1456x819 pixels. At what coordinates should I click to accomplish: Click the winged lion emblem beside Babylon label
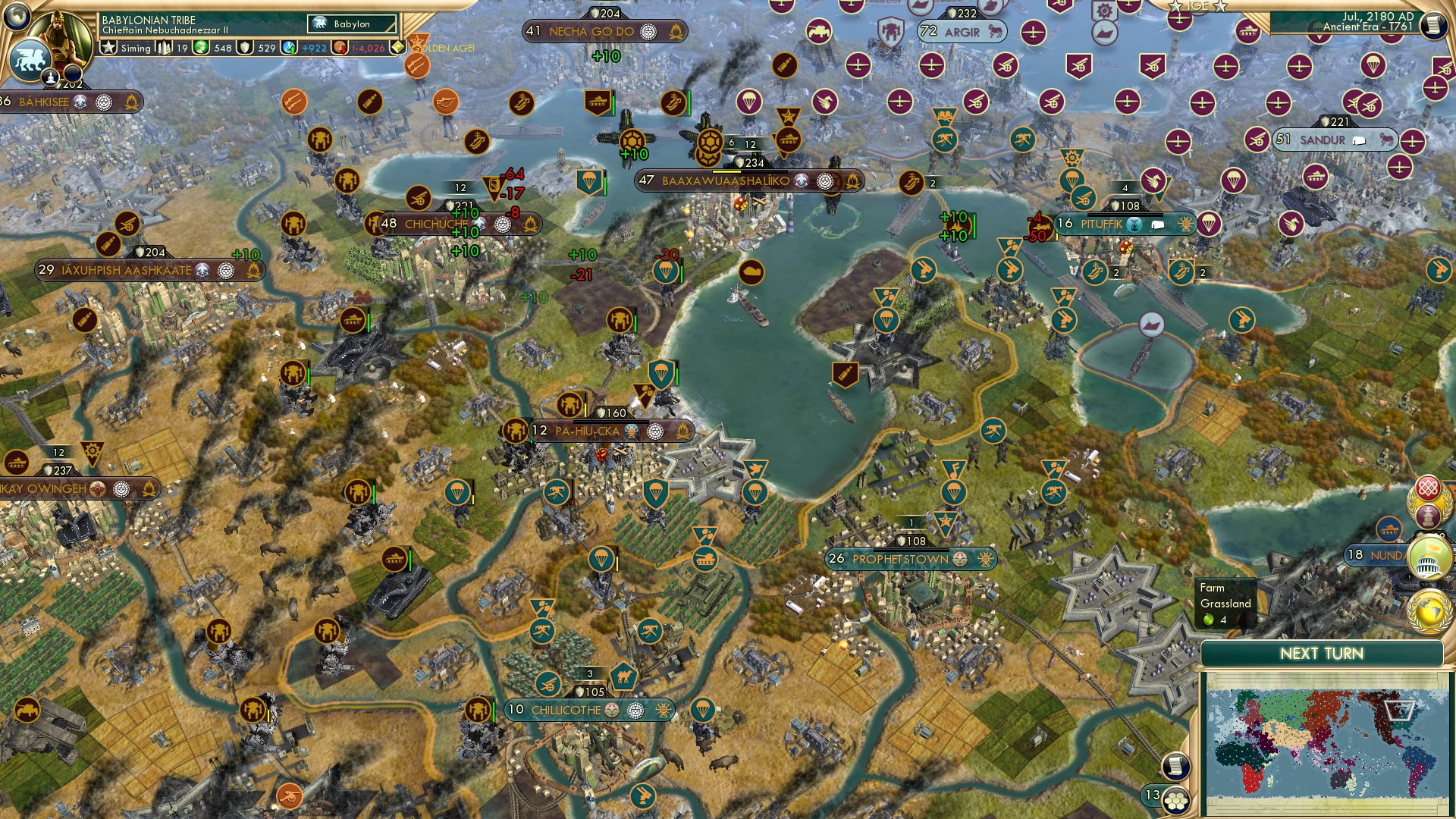[320, 24]
